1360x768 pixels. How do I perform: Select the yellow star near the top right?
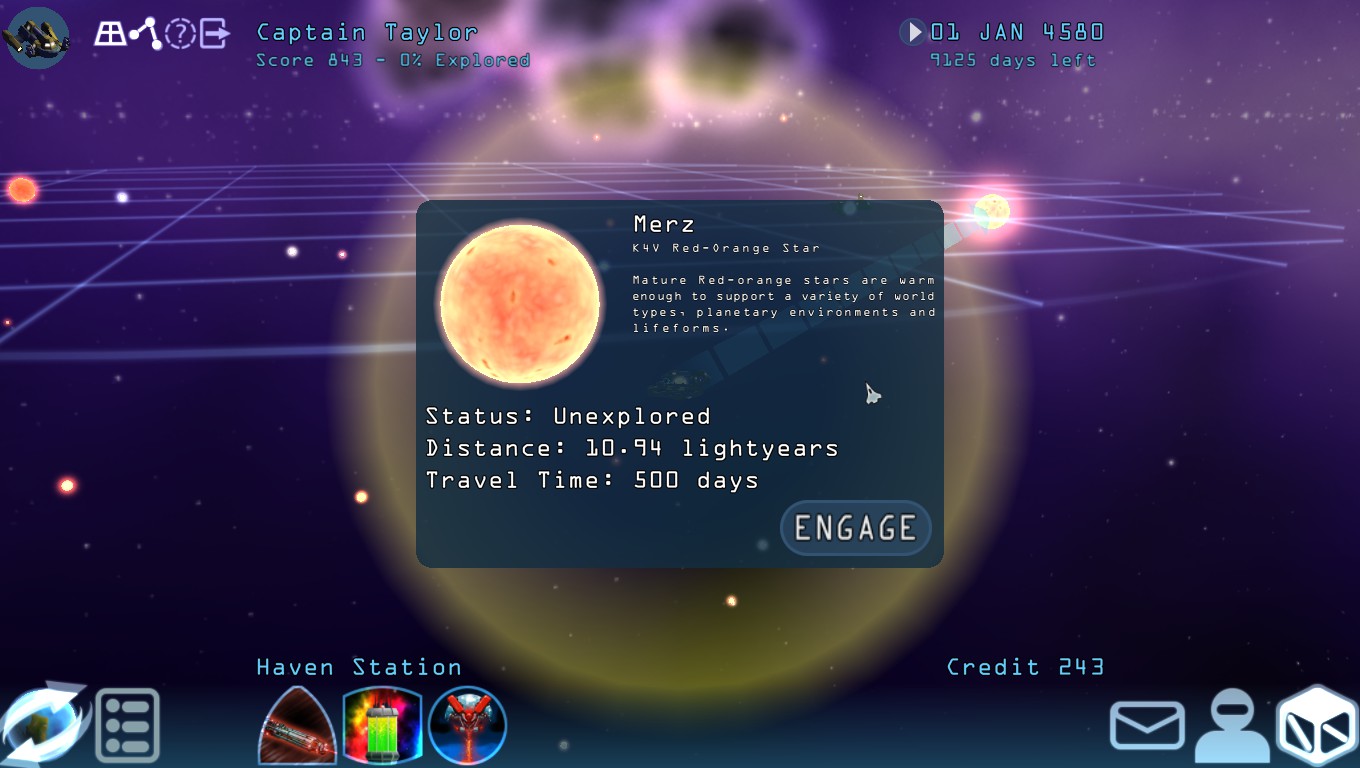[x=991, y=212]
